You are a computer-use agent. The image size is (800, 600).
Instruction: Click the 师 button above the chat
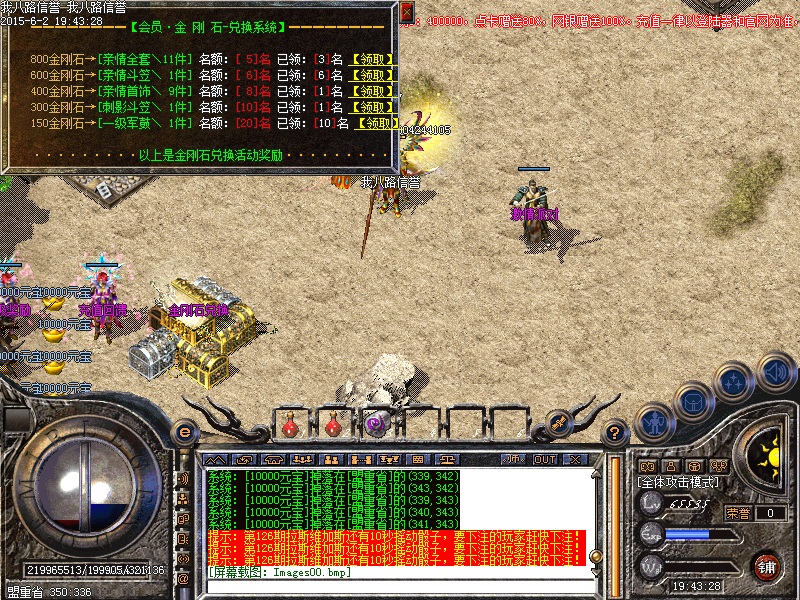(512, 459)
